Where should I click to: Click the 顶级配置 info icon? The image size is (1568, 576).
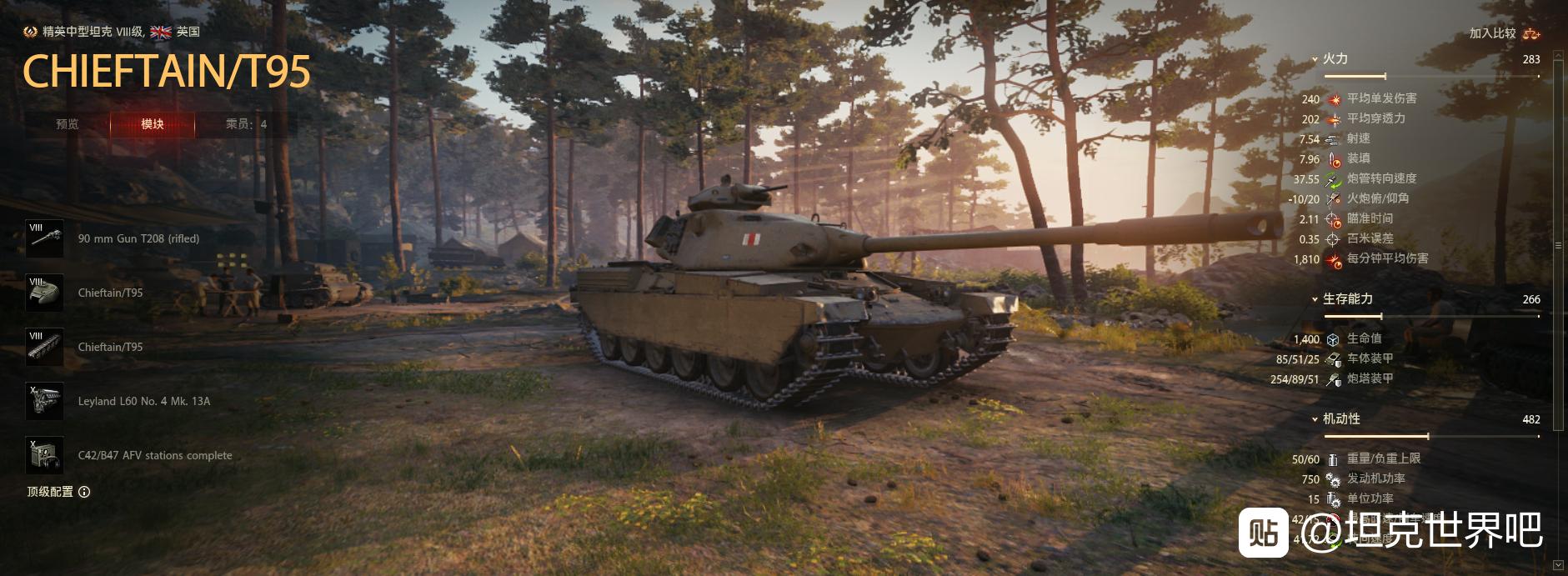click(84, 492)
